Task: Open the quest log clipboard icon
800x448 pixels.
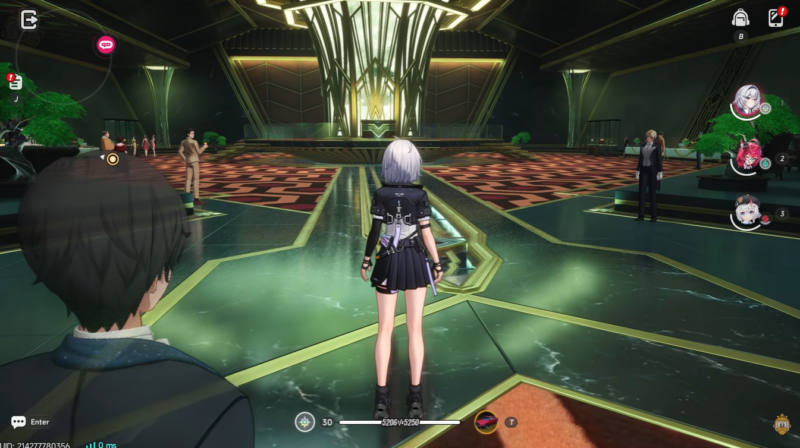Action: coord(16,84)
